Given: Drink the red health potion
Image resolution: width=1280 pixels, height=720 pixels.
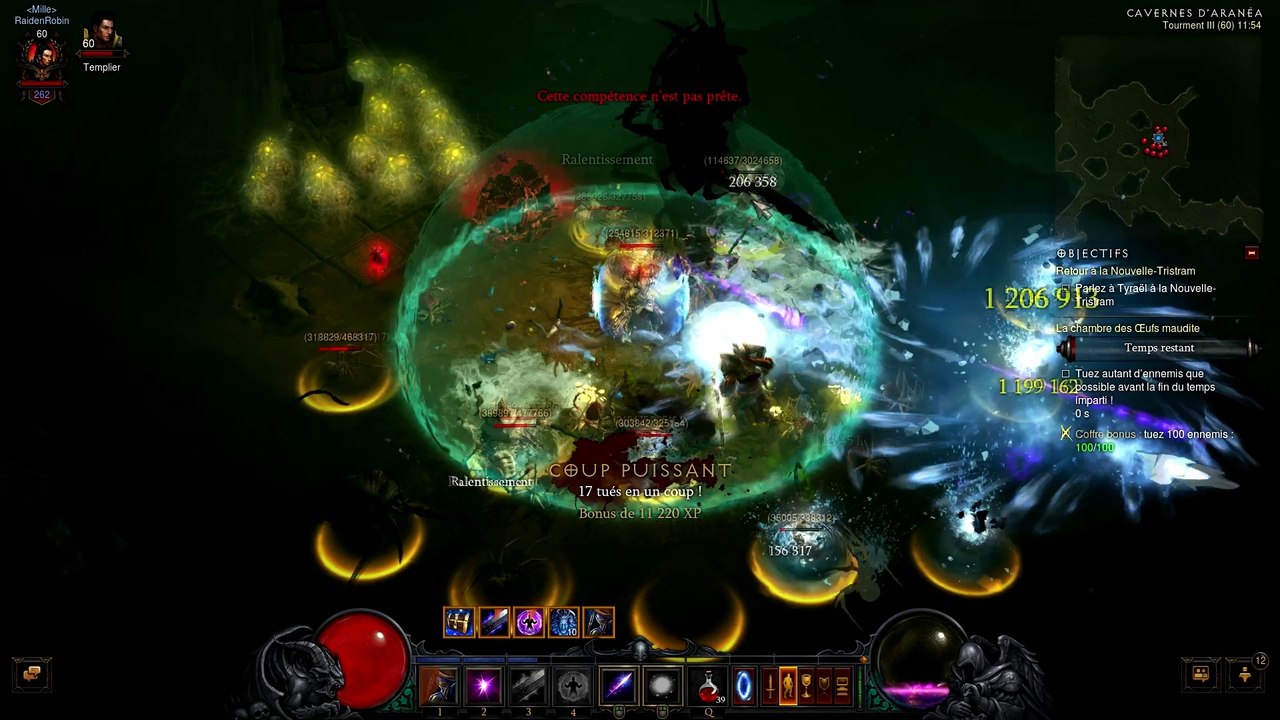Looking at the screenshot, I should [x=709, y=686].
